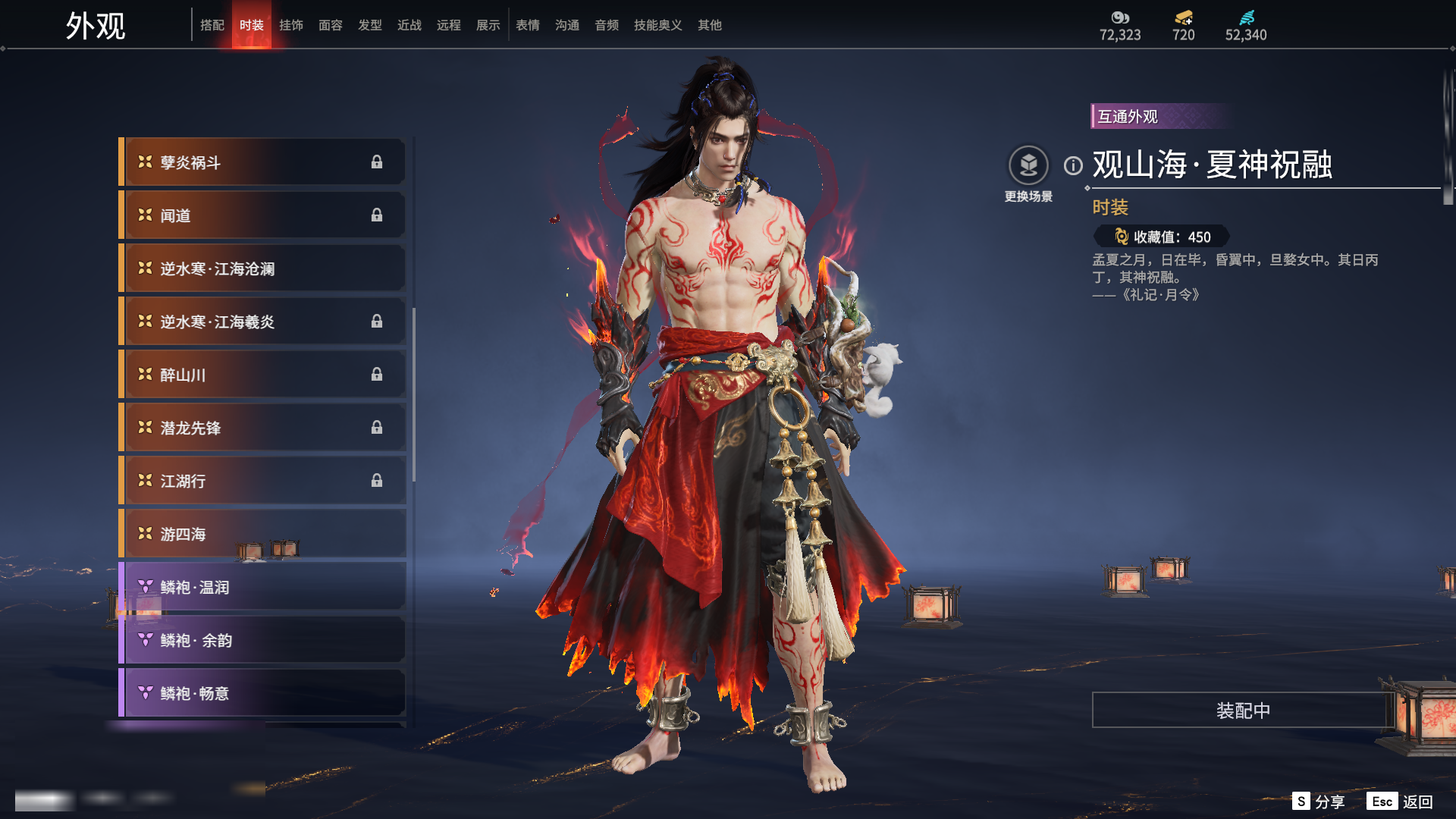Choose the 游四海 outfit
This screenshot has width=1456, height=819.
click(x=262, y=534)
